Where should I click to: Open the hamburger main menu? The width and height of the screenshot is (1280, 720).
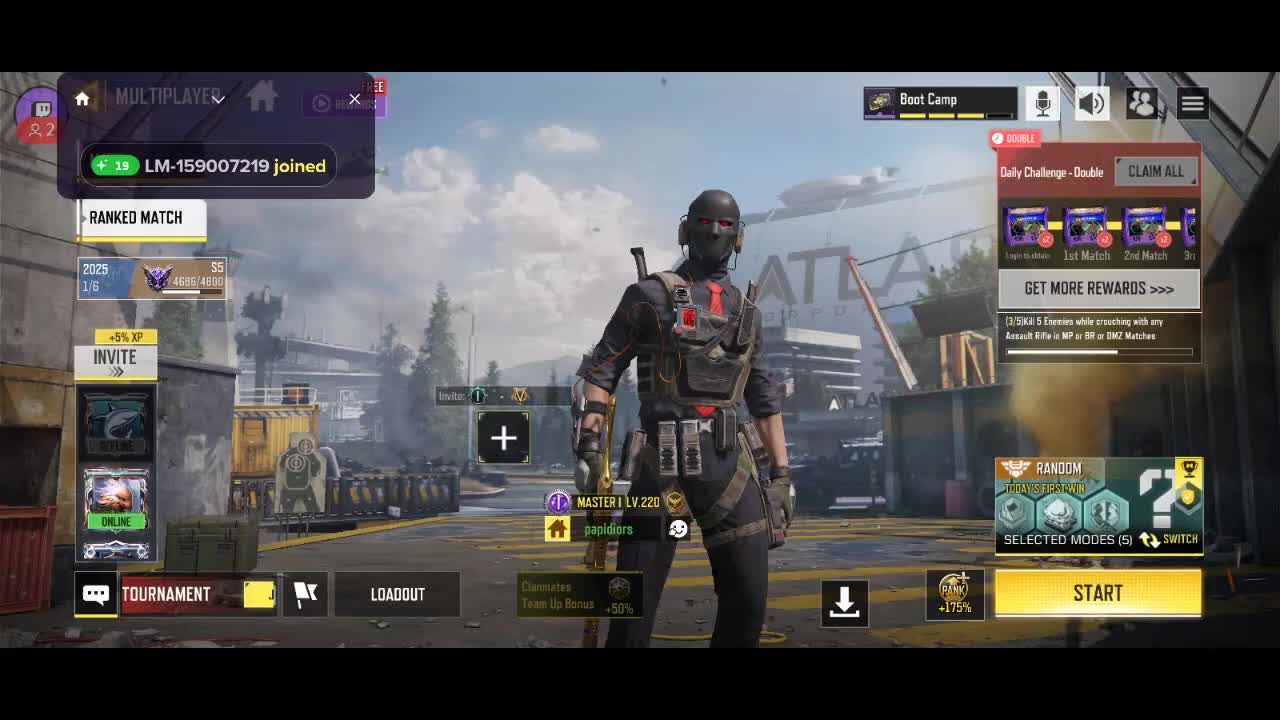[x=1192, y=103]
